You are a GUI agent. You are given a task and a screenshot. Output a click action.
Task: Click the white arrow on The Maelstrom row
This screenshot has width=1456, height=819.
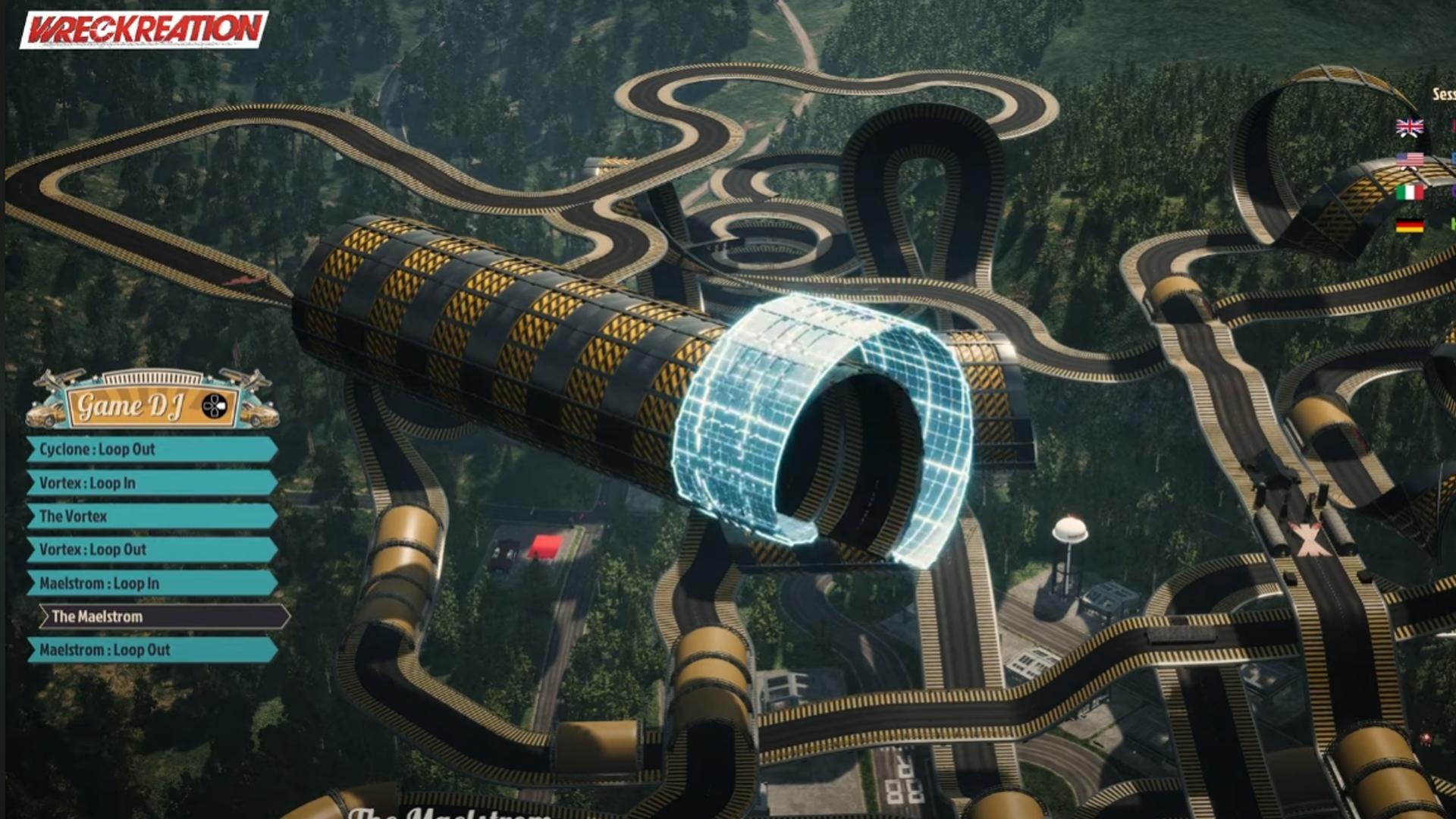[45, 617]
